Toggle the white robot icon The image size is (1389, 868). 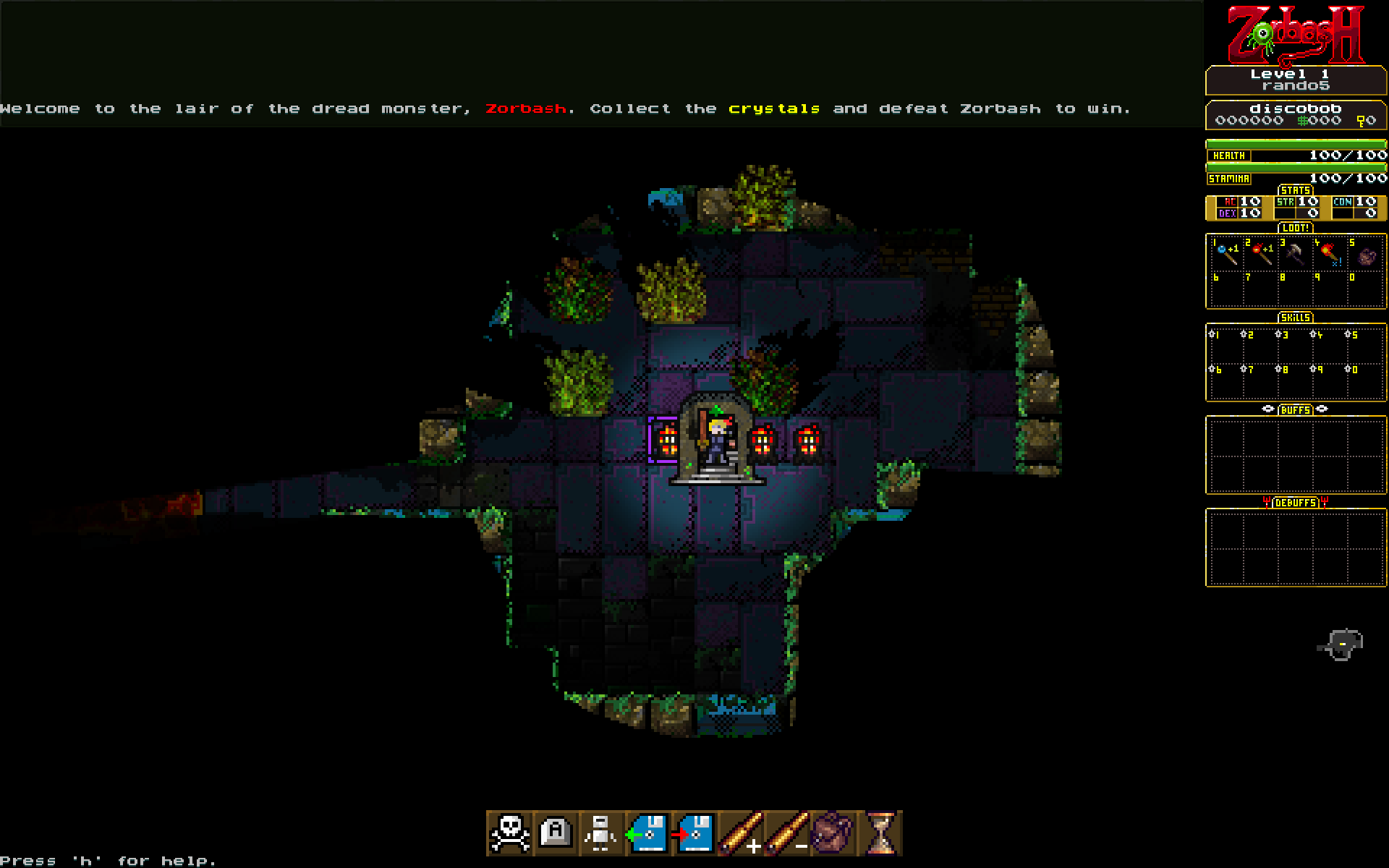click(x=601, y=833)
